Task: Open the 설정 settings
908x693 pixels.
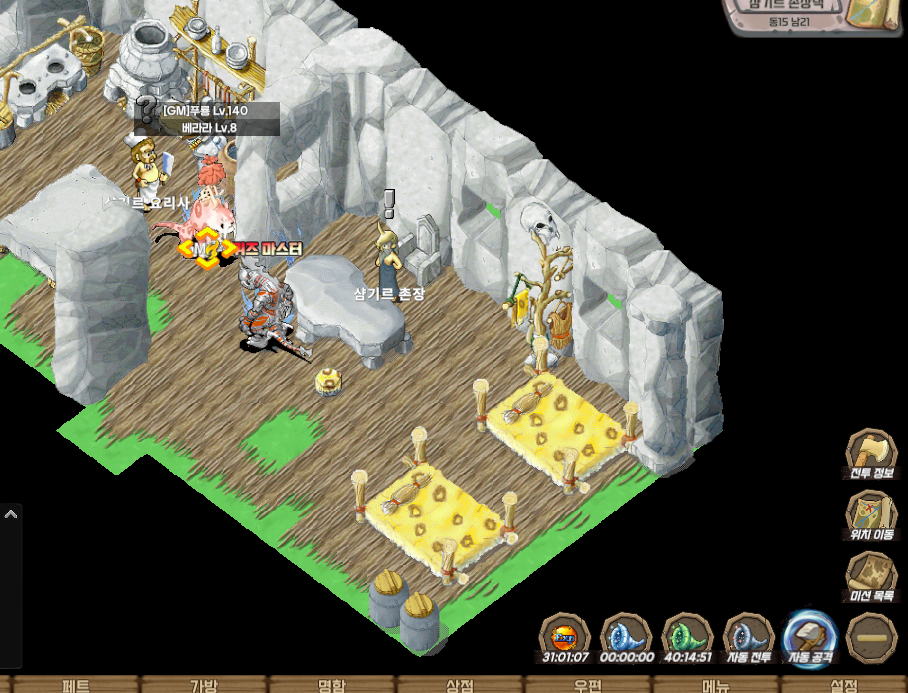Action: pos(844,686)
